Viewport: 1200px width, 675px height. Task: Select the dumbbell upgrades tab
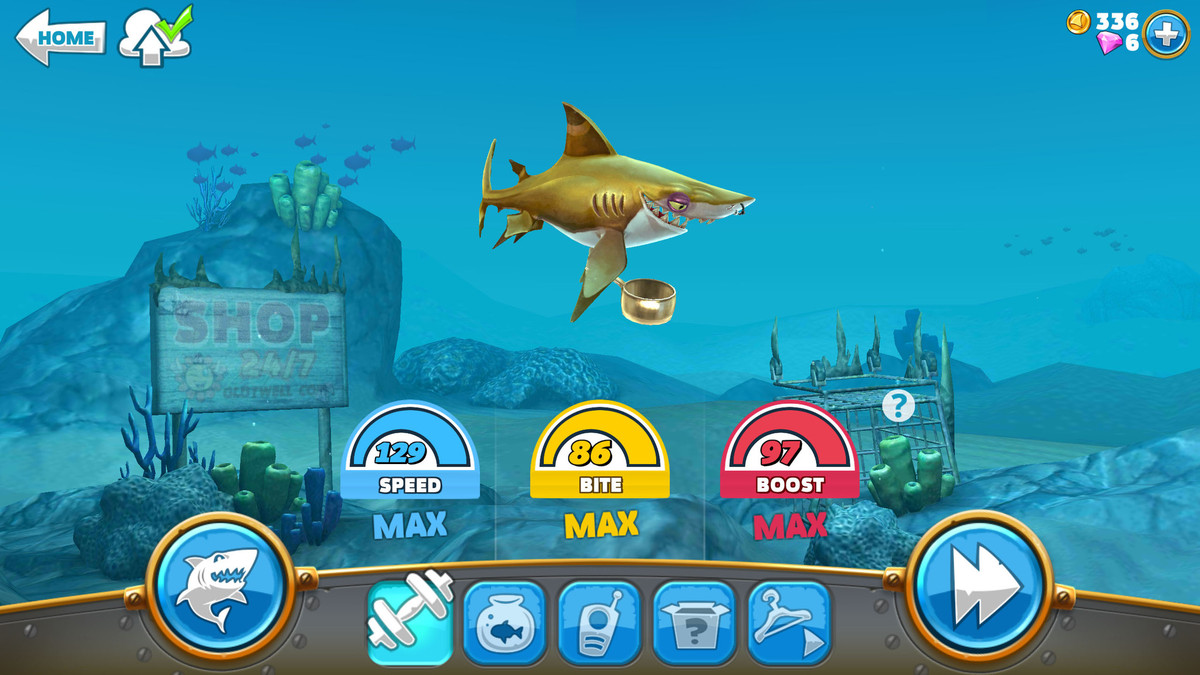click(x=410, y=620)
